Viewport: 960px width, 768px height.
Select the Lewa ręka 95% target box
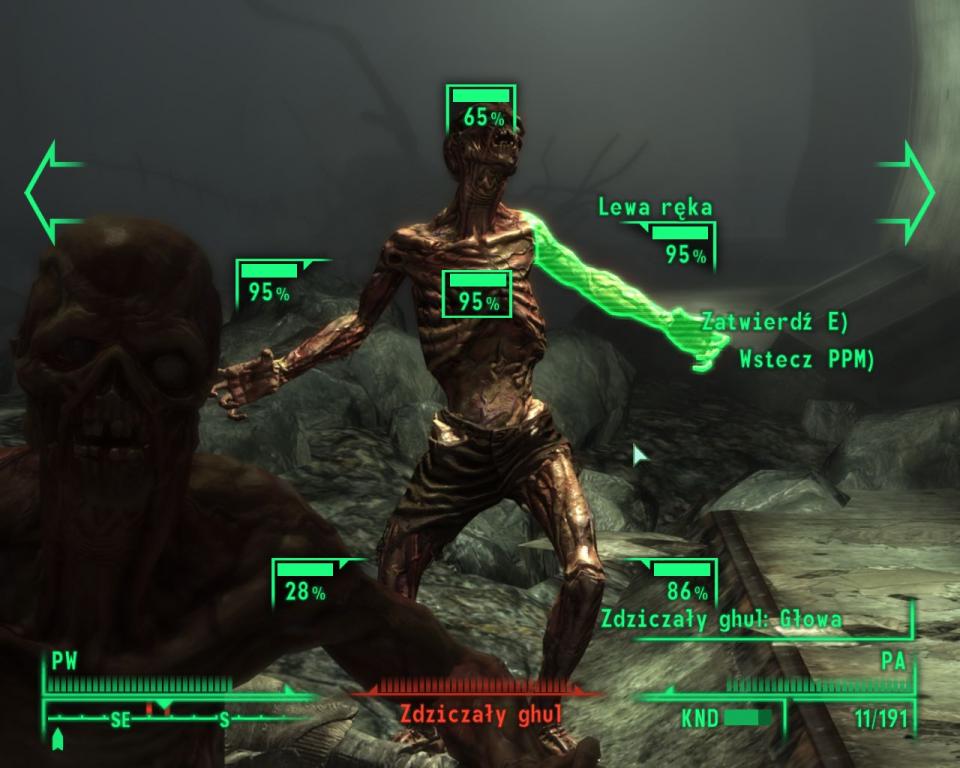(681, 246)
